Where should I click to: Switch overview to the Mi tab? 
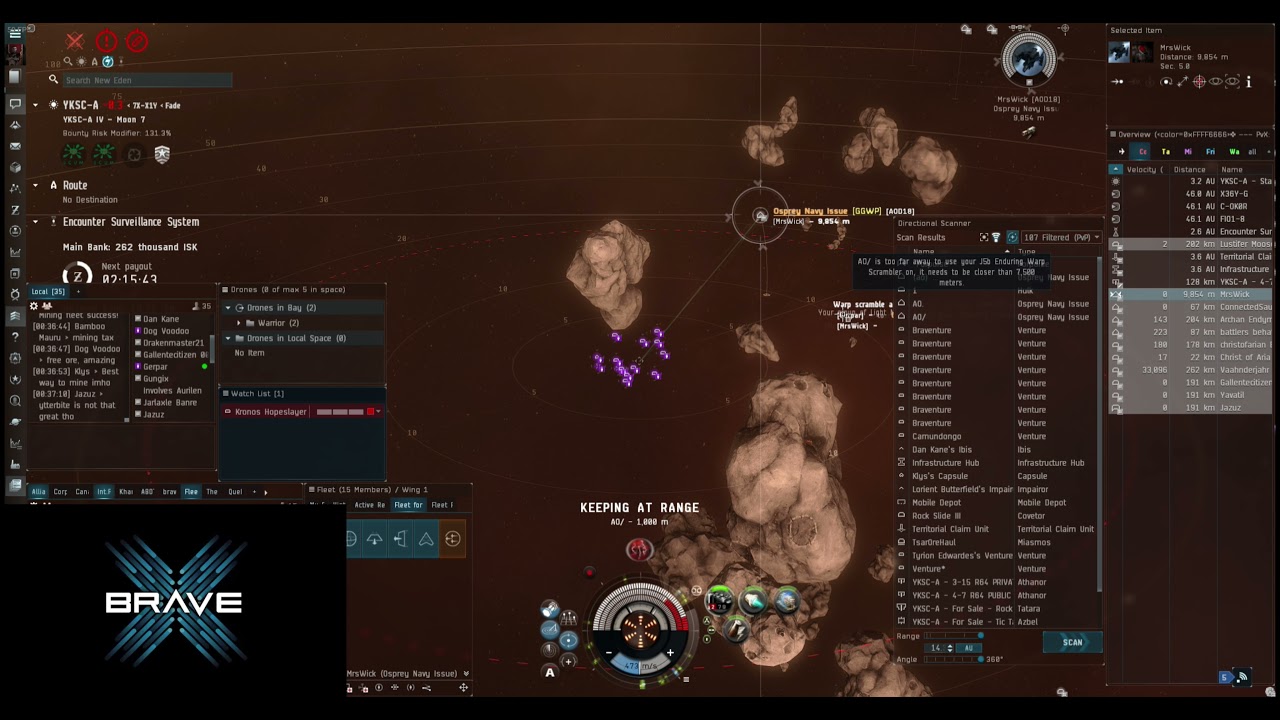(1188, 152)
